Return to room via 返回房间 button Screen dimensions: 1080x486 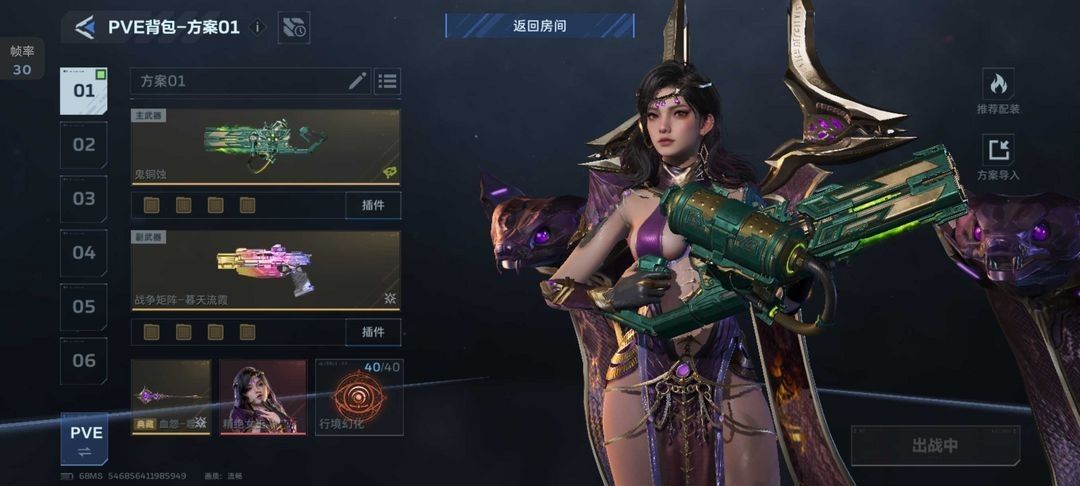(x=539, y=26)
